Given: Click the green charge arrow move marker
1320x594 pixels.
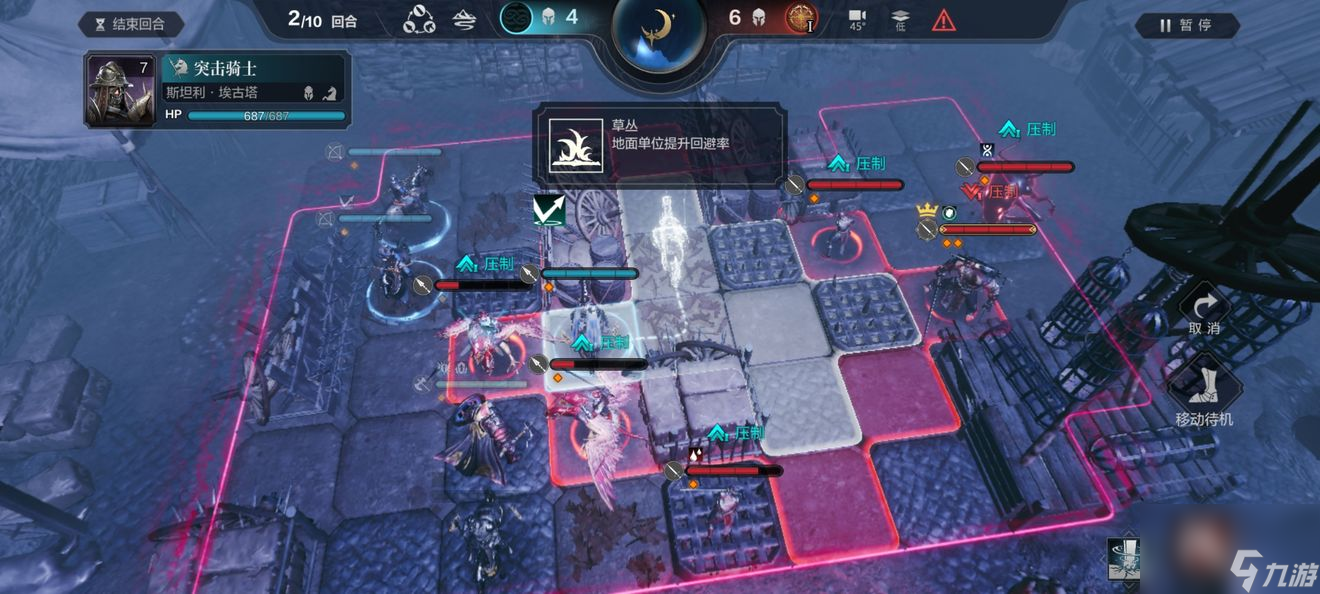Looking at the screenshot, I should [x=550, y=209].
